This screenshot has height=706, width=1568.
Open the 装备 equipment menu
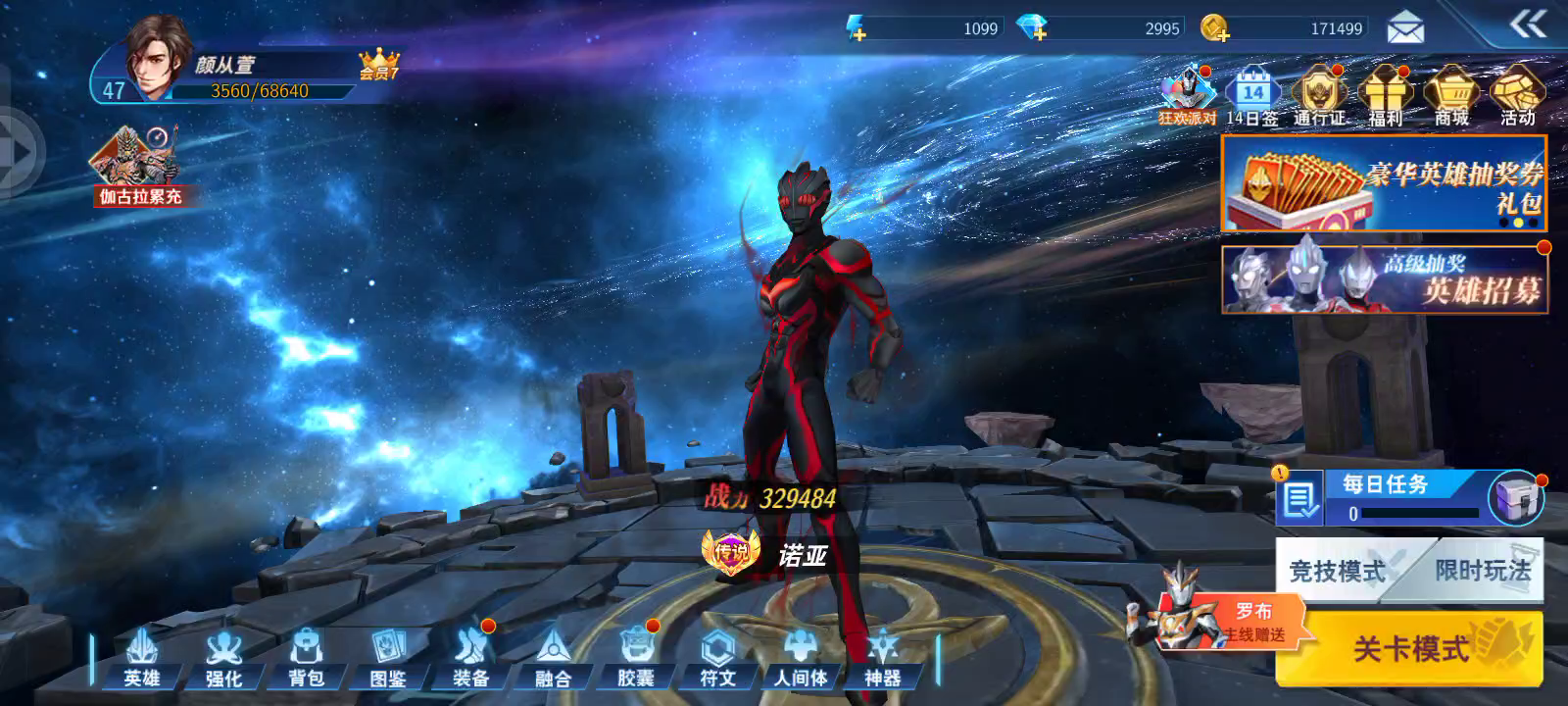pos(470,658)
